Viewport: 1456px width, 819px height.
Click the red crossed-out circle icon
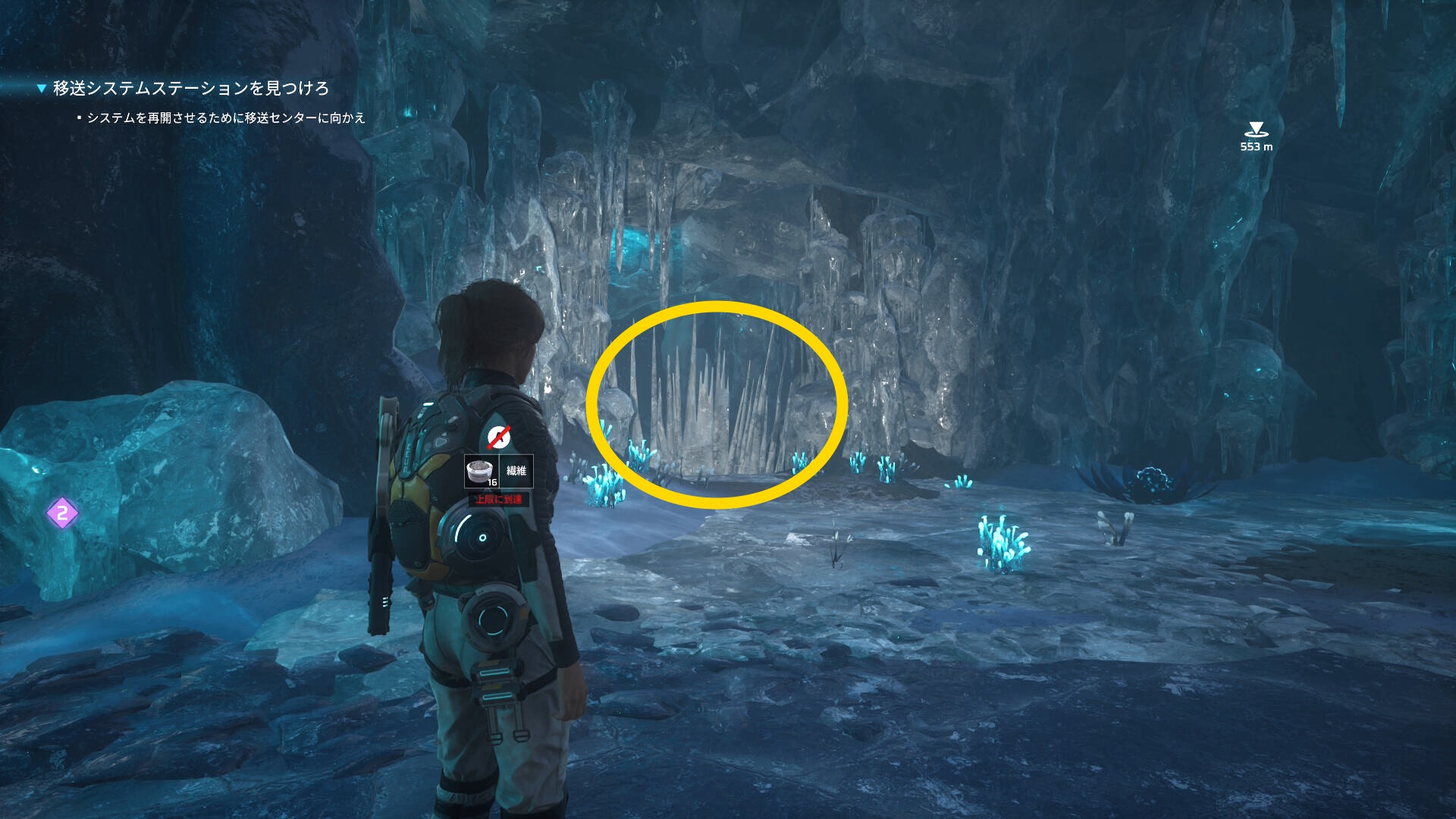(x=498, y=437)
